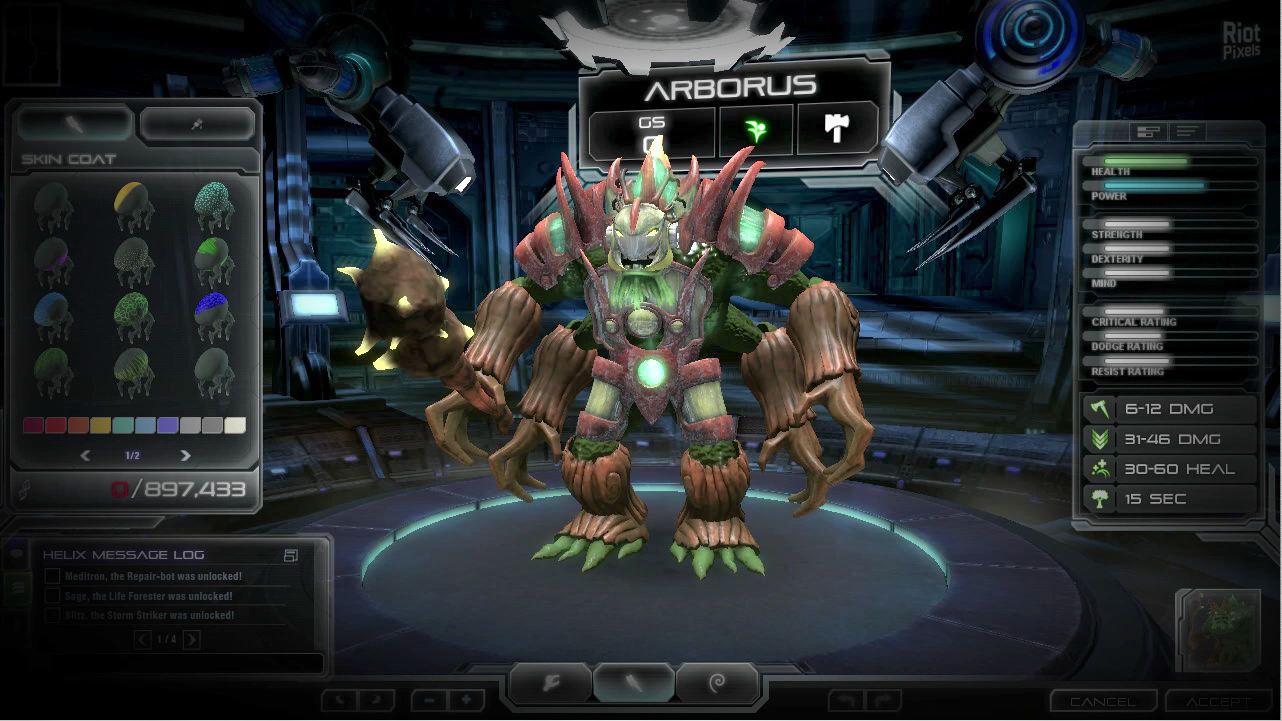Expand the Helix Message Log window
The height and width of the screenshot is (721, 1282).
pyautogui.click(x=291, y=555)
